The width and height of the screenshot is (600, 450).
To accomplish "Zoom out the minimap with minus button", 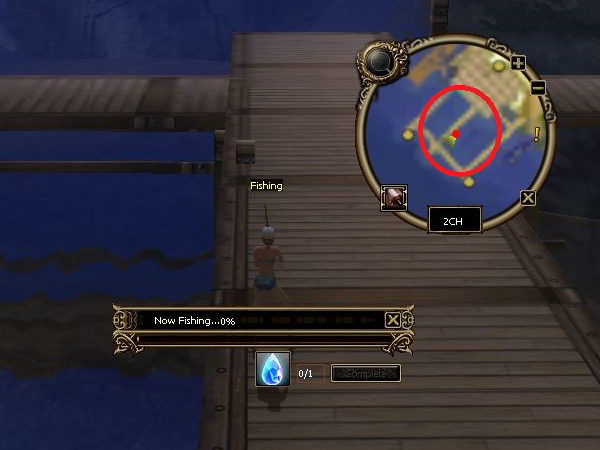I will click(x=537, y=88).
